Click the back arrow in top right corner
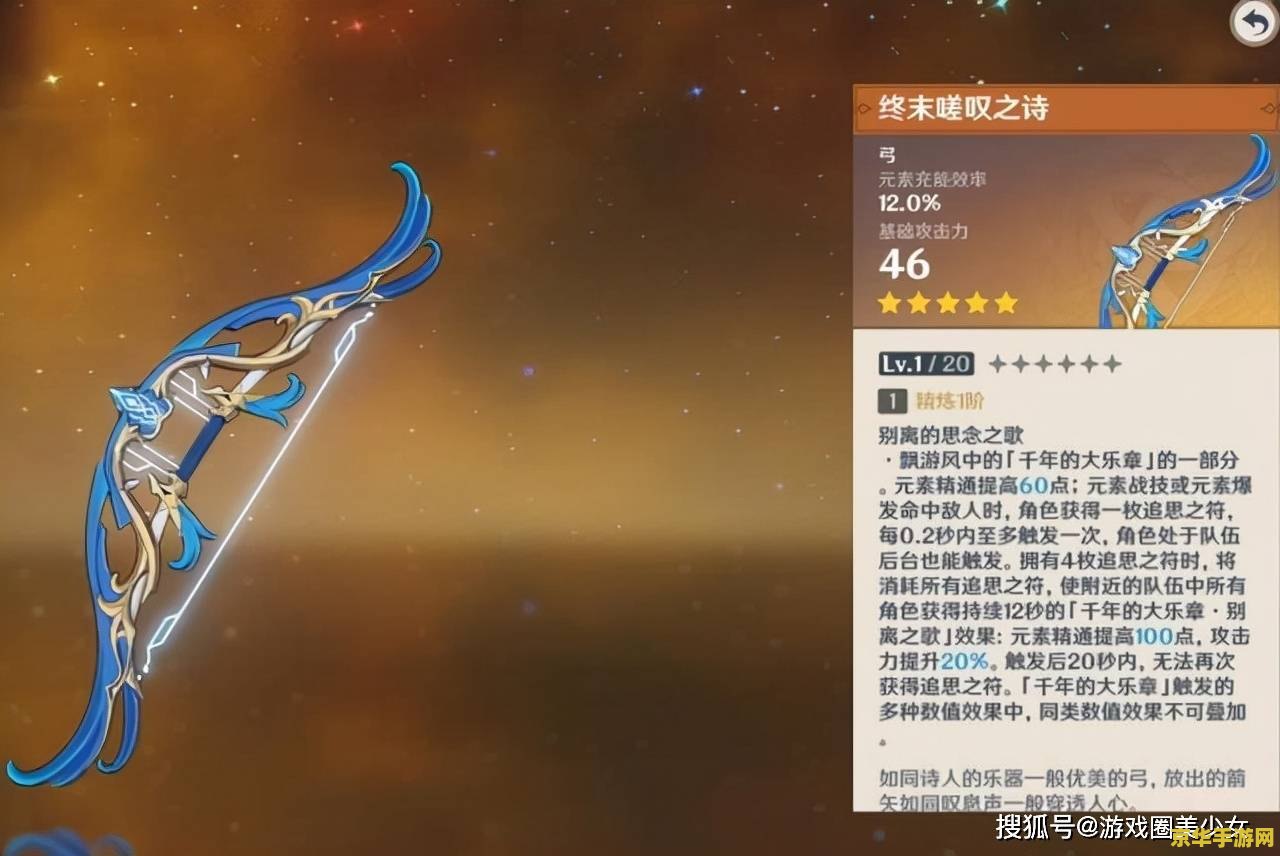 [x=1254, y=21]
